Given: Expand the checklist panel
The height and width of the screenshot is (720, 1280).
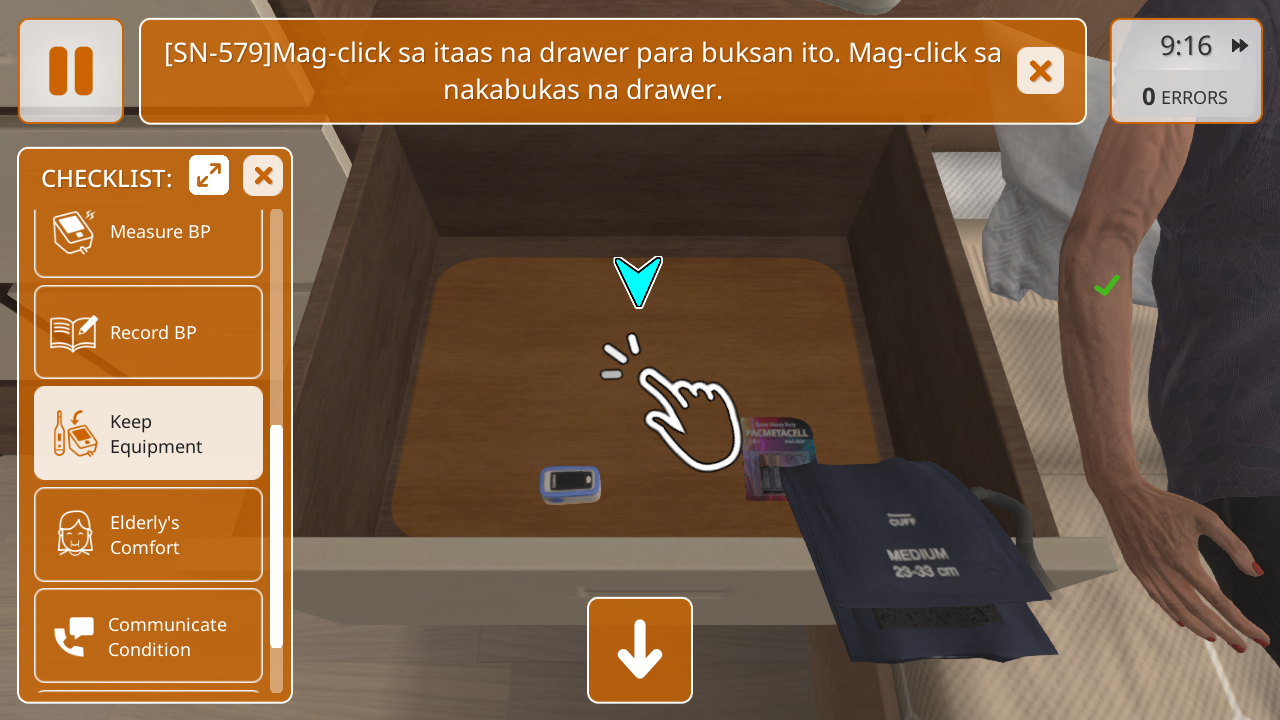Looking at the screenshot, I should 209,176.
